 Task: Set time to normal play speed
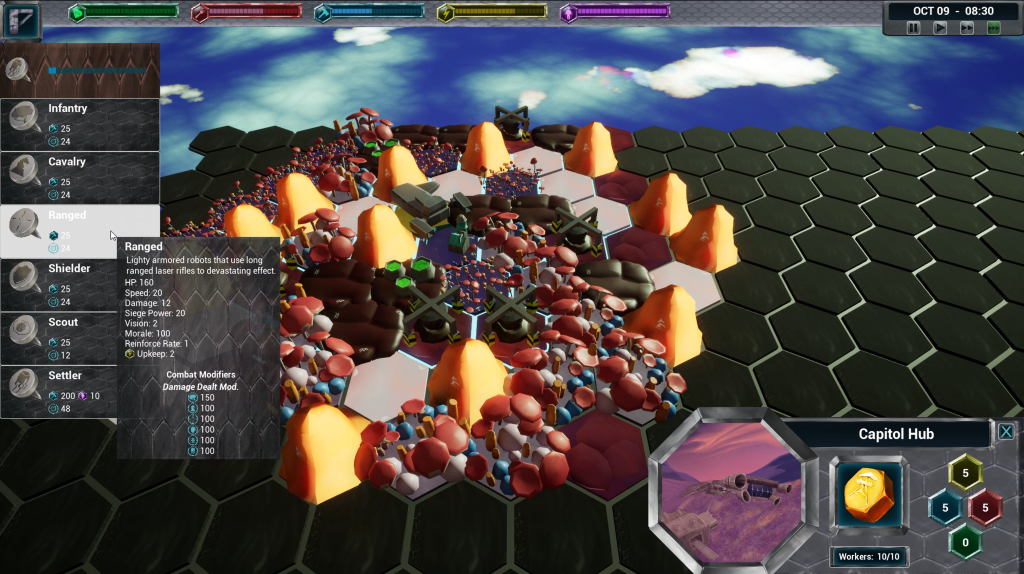(940, 28)
